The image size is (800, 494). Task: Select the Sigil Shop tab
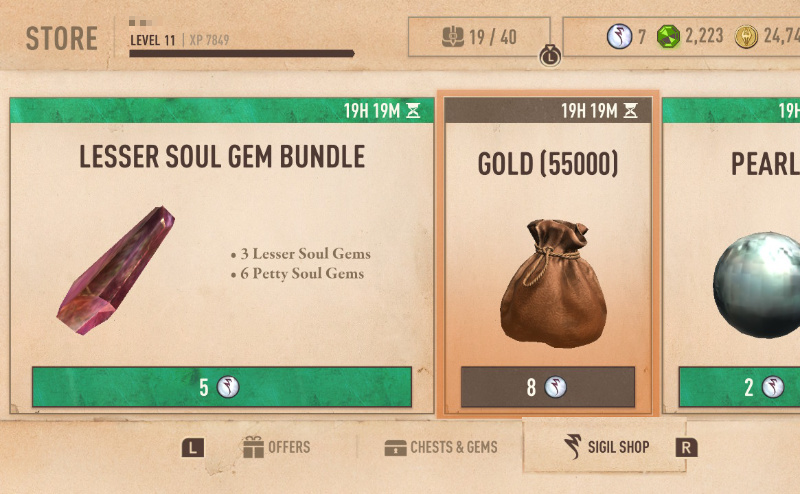(x=605, y=446)
